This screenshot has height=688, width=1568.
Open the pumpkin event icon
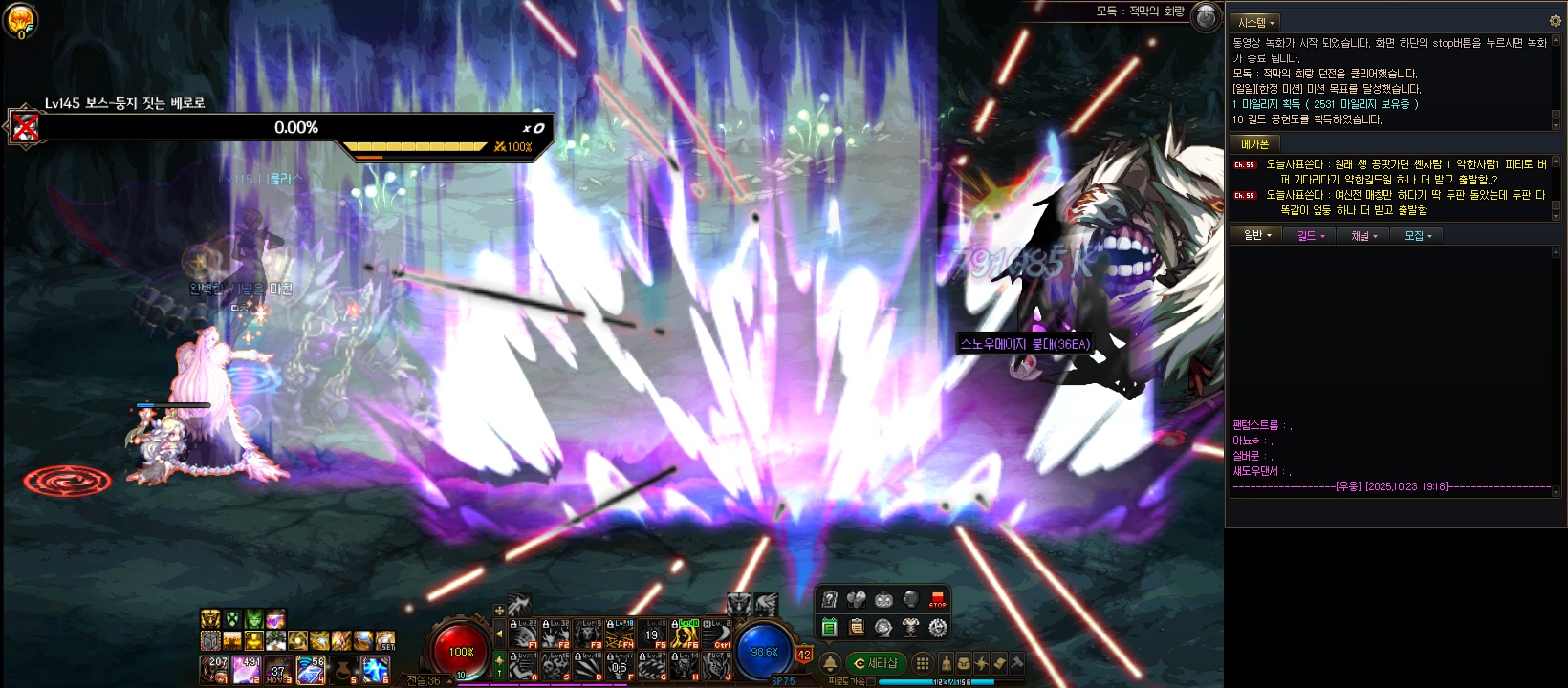click(x=883, y=599)
